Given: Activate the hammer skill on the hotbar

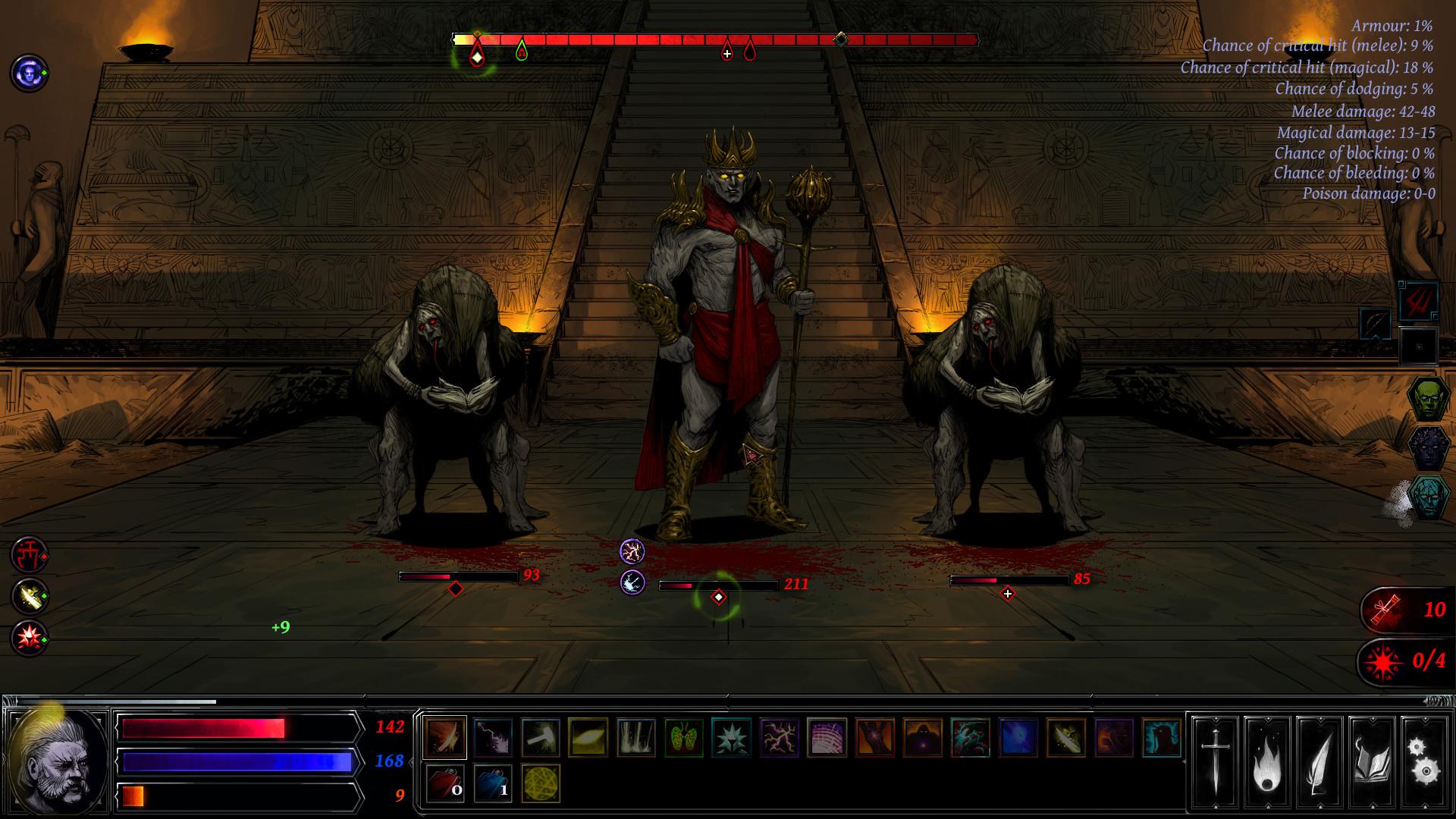Looking at the screenshot, I should [x=541, y=737].
